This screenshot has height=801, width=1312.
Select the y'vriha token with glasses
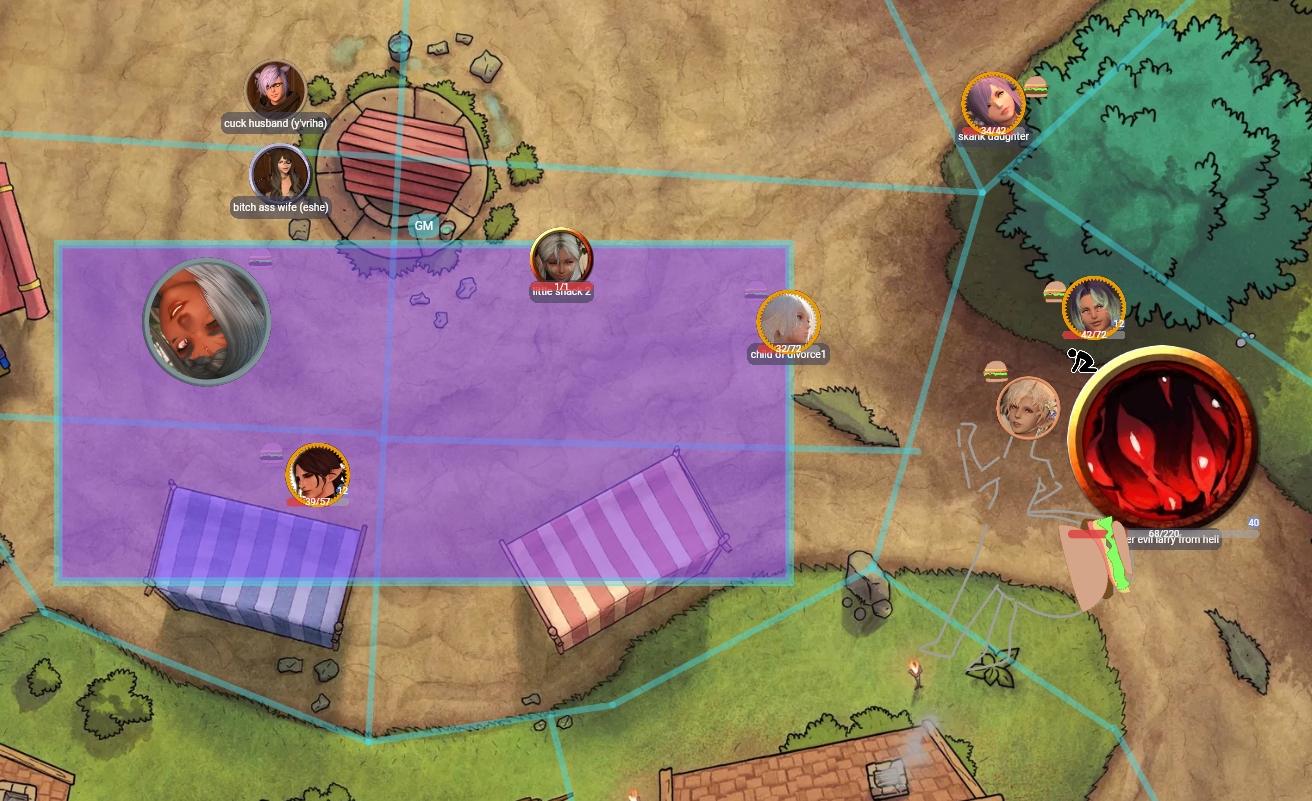coord(275,90)
